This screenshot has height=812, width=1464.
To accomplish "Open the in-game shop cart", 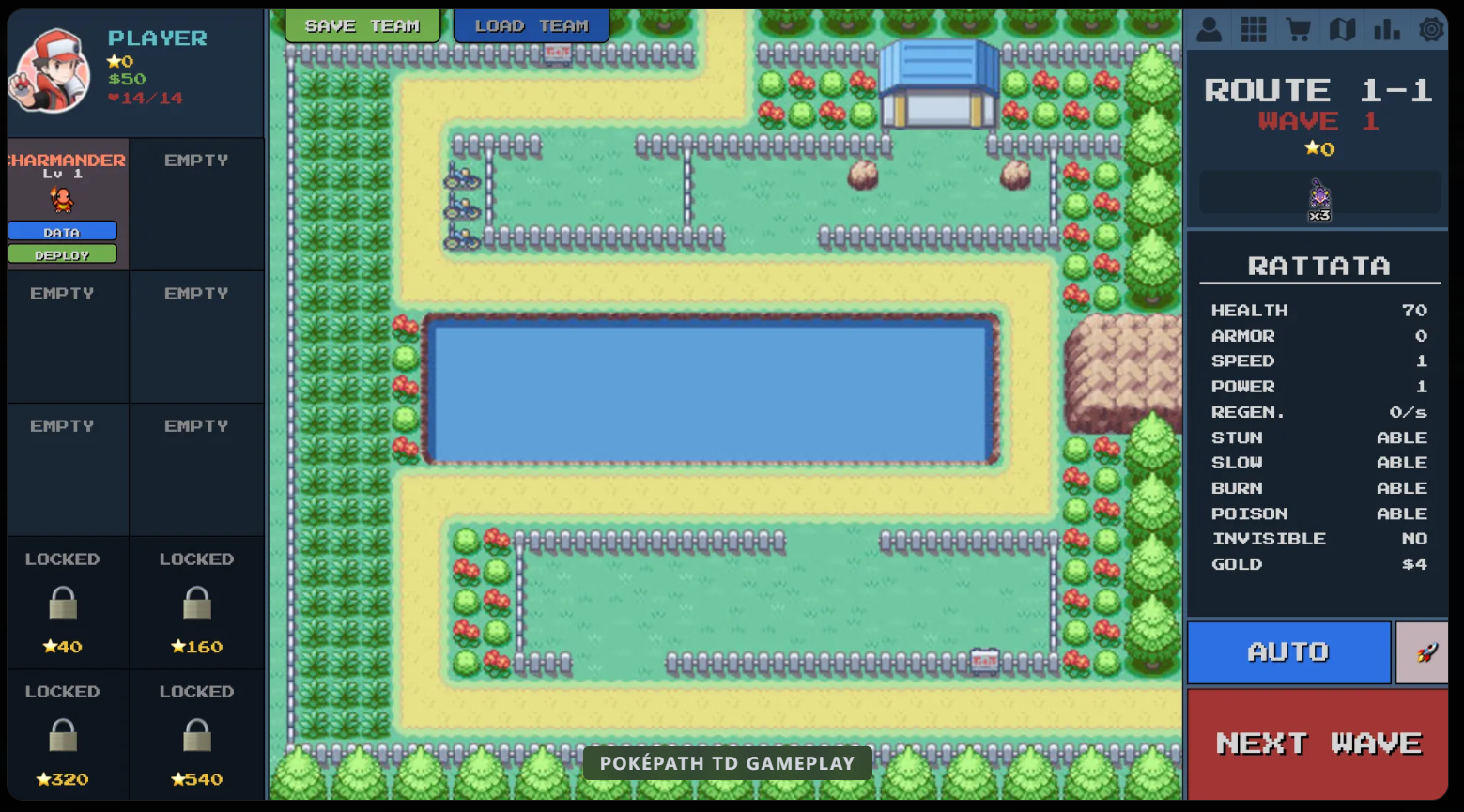I will tap(1299, 29).
